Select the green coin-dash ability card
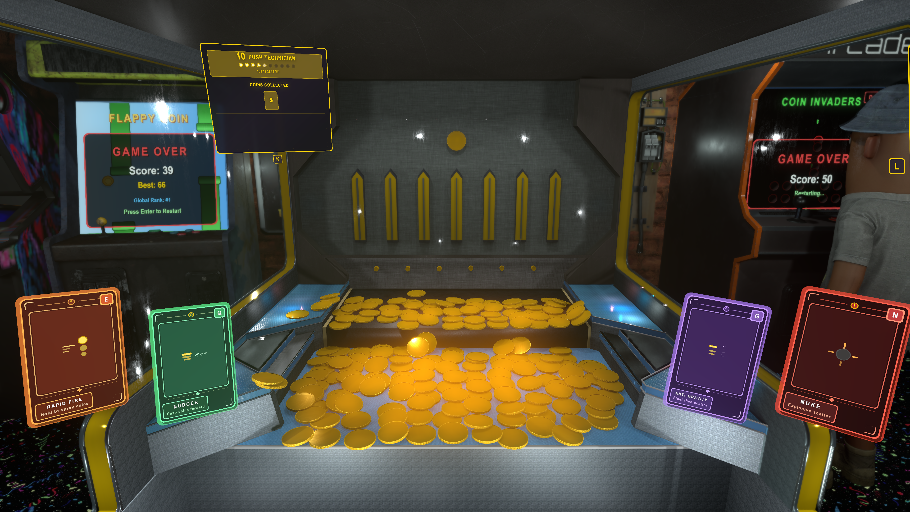The height and width of the screenshot is (512, 910). tap(191, 360)
